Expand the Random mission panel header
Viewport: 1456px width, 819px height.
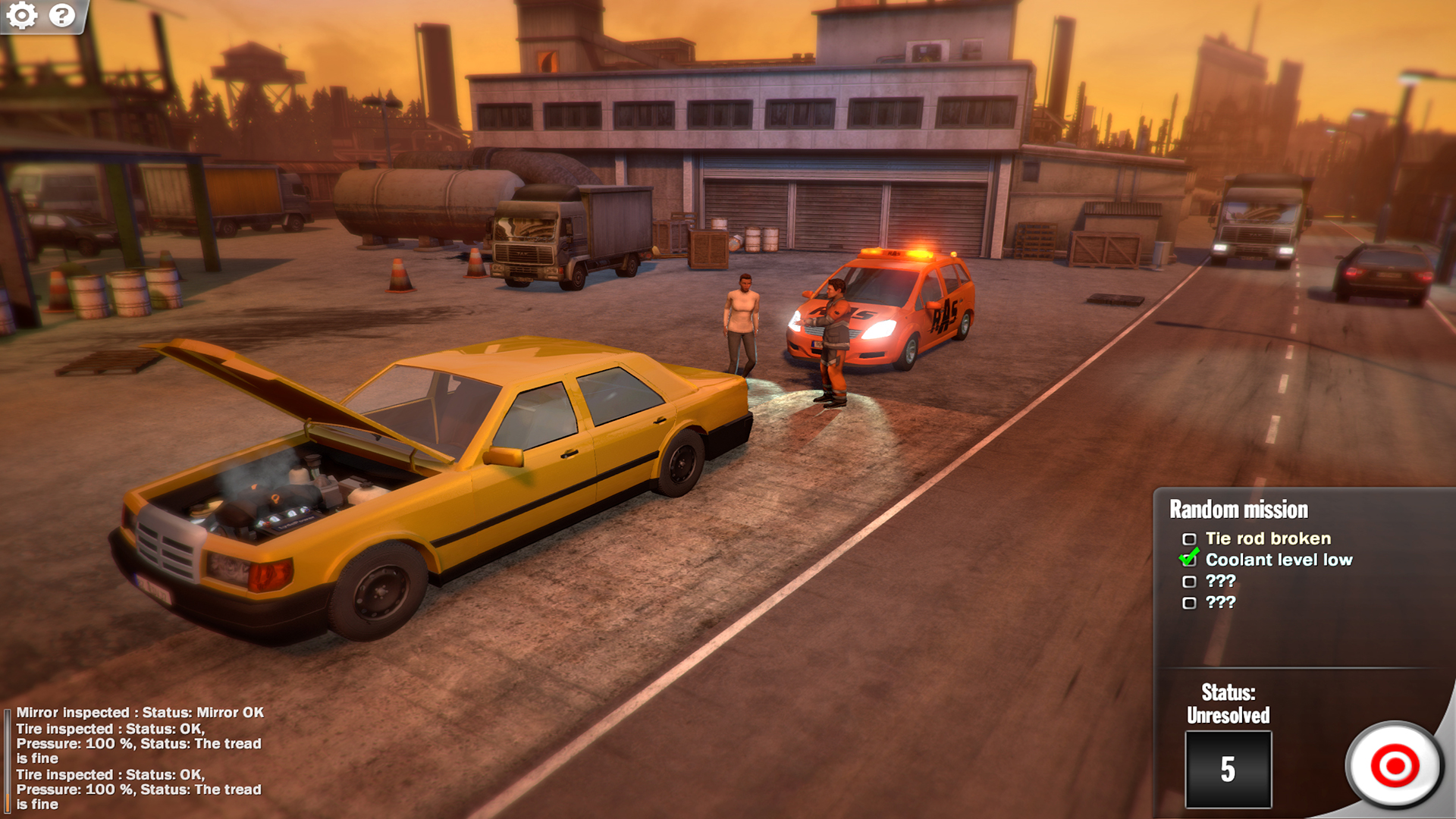point(1238,509)
